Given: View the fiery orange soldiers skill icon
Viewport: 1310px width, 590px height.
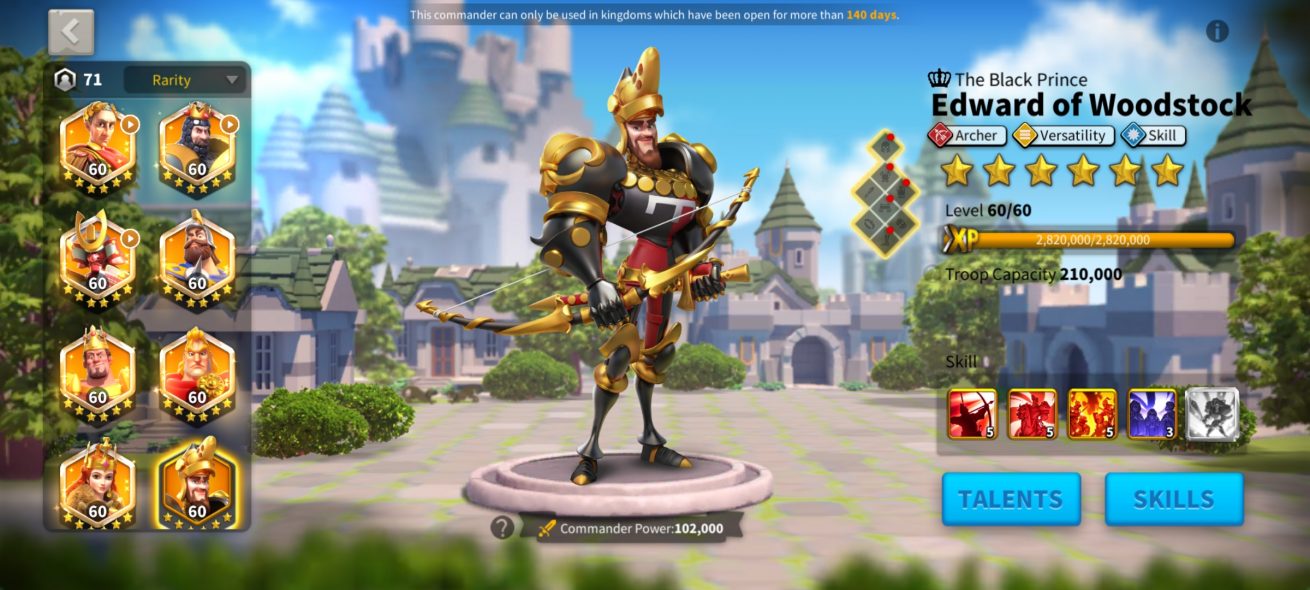Looking at the screenshot, I should [x=1092, y=414].
